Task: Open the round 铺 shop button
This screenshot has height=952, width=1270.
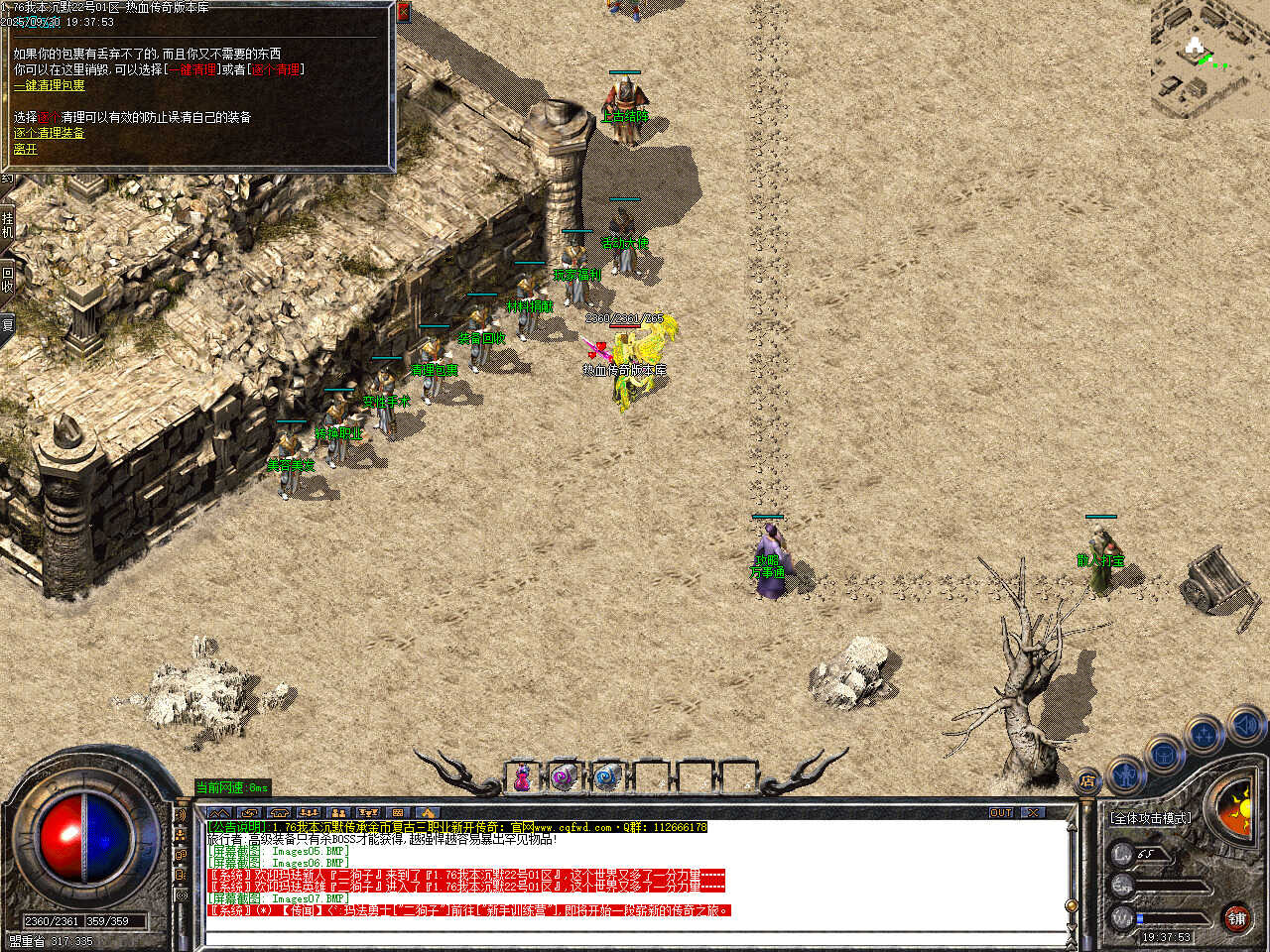Action: (1236, 919)
